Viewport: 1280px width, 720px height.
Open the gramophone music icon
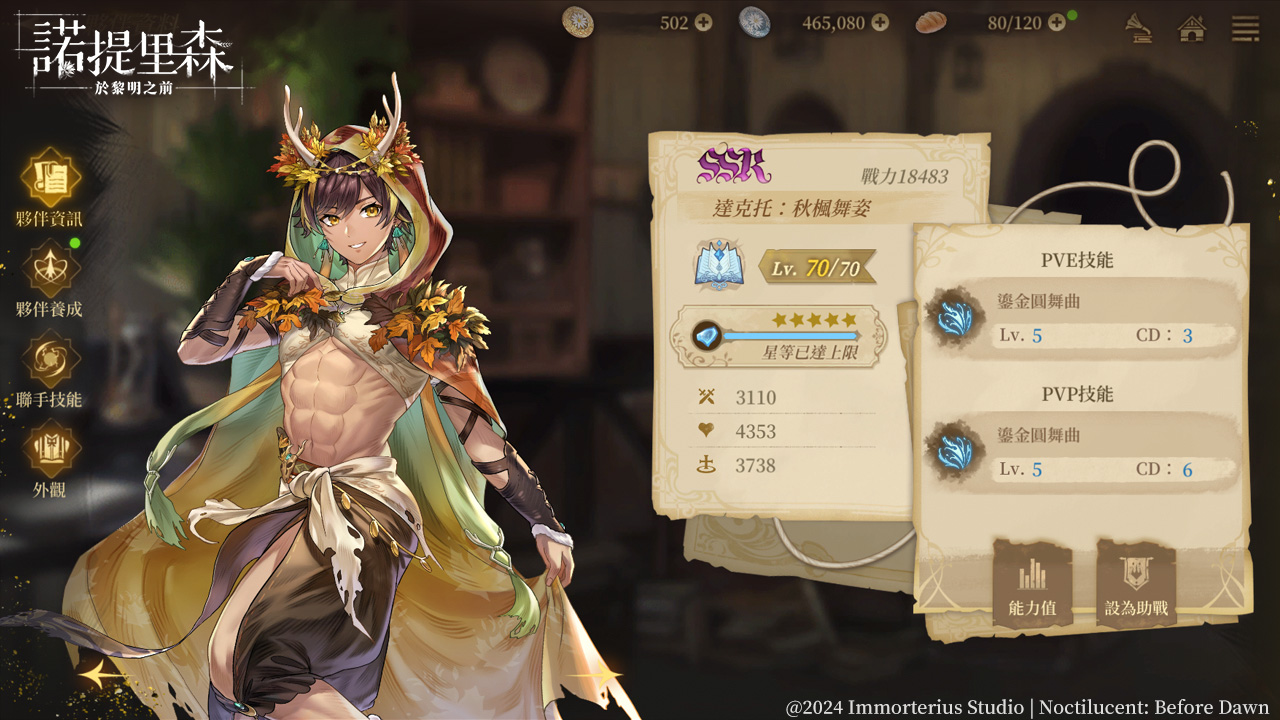[x=1138, y=27]
